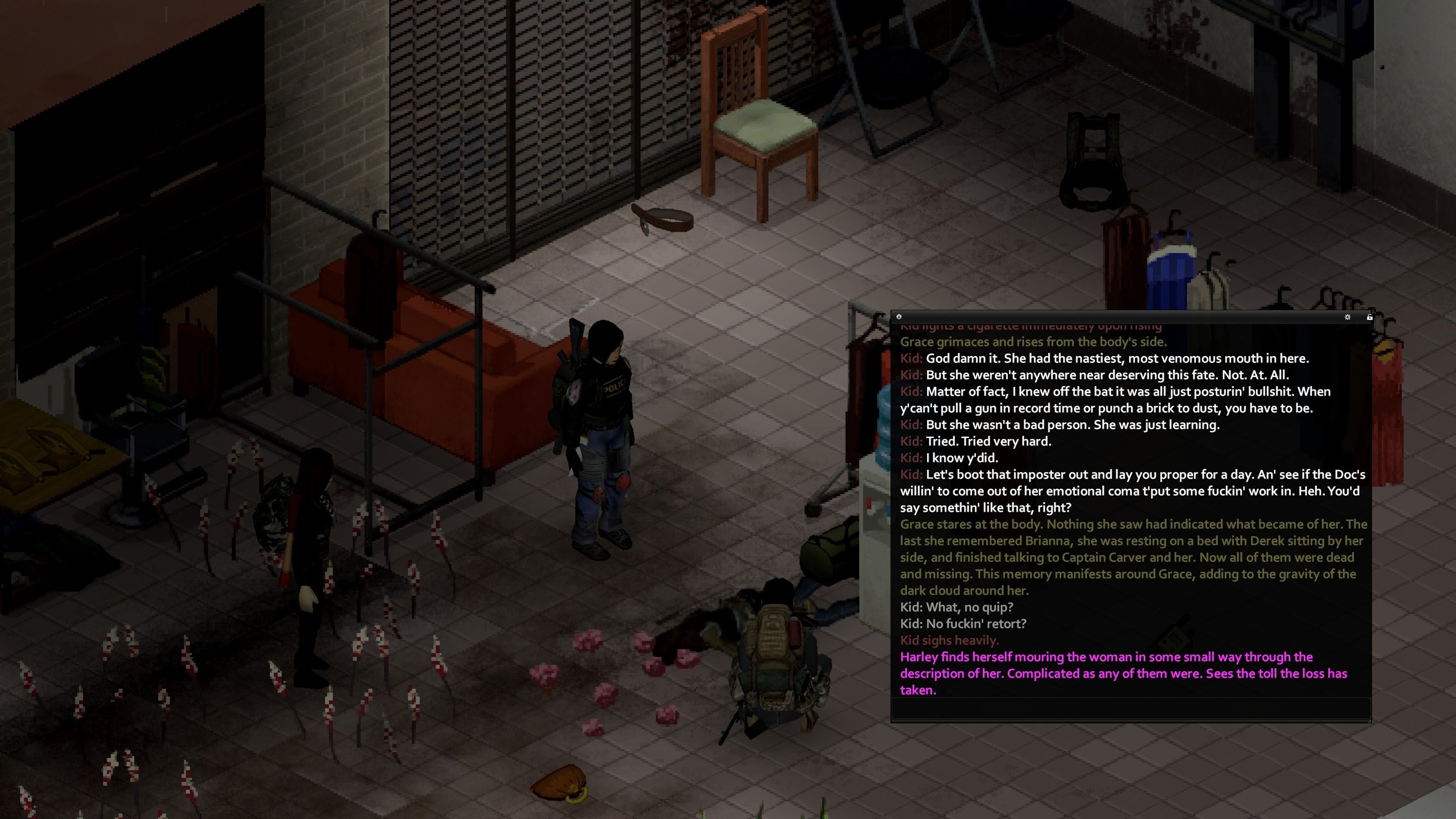Toggle the chat window lock
Image resolution: width=1456 pixels, height=819 pixels.
pyautogui.click(x=1370, y=317)
